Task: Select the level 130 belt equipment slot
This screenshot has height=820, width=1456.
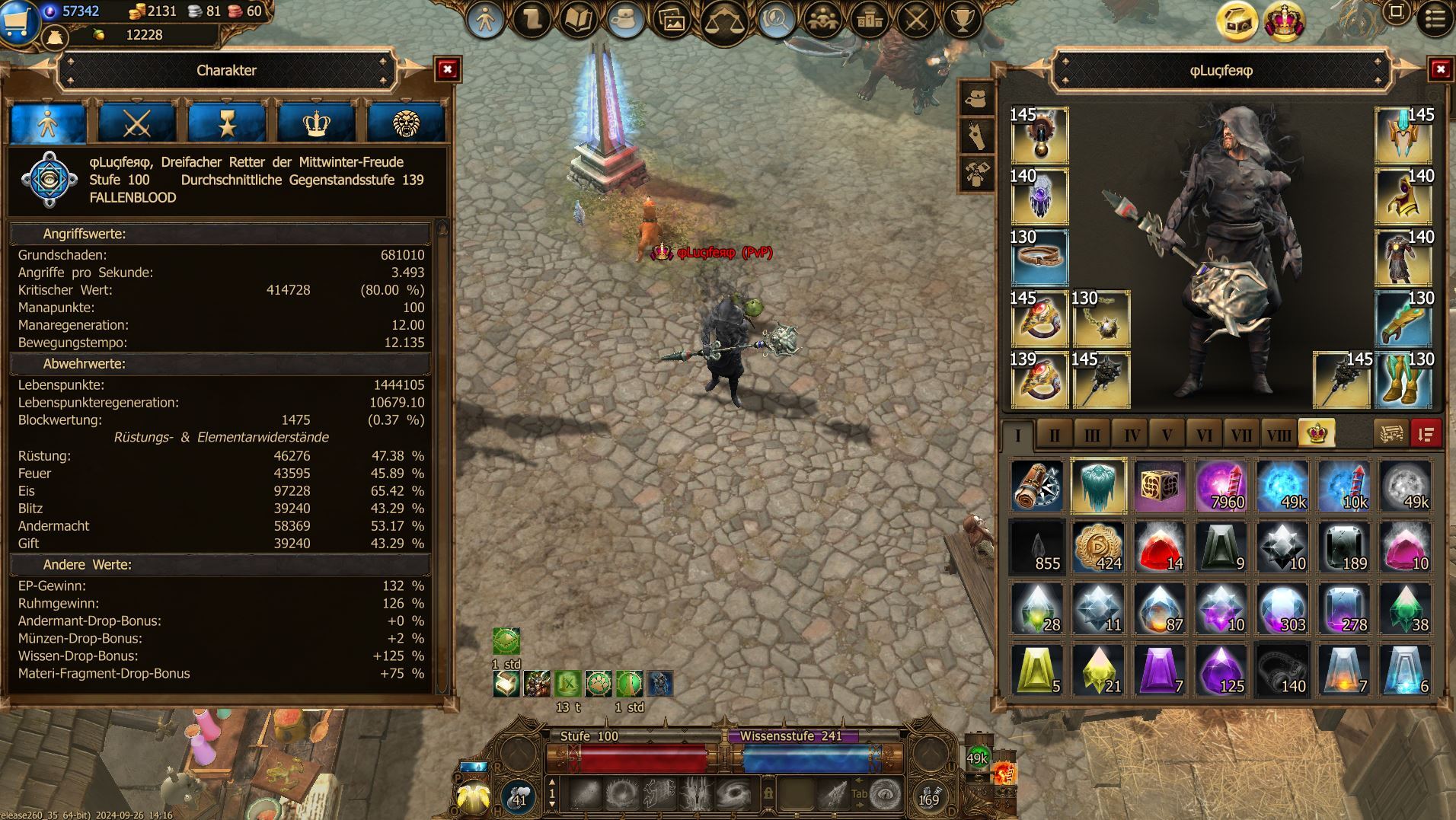Action: [1039, 257]
